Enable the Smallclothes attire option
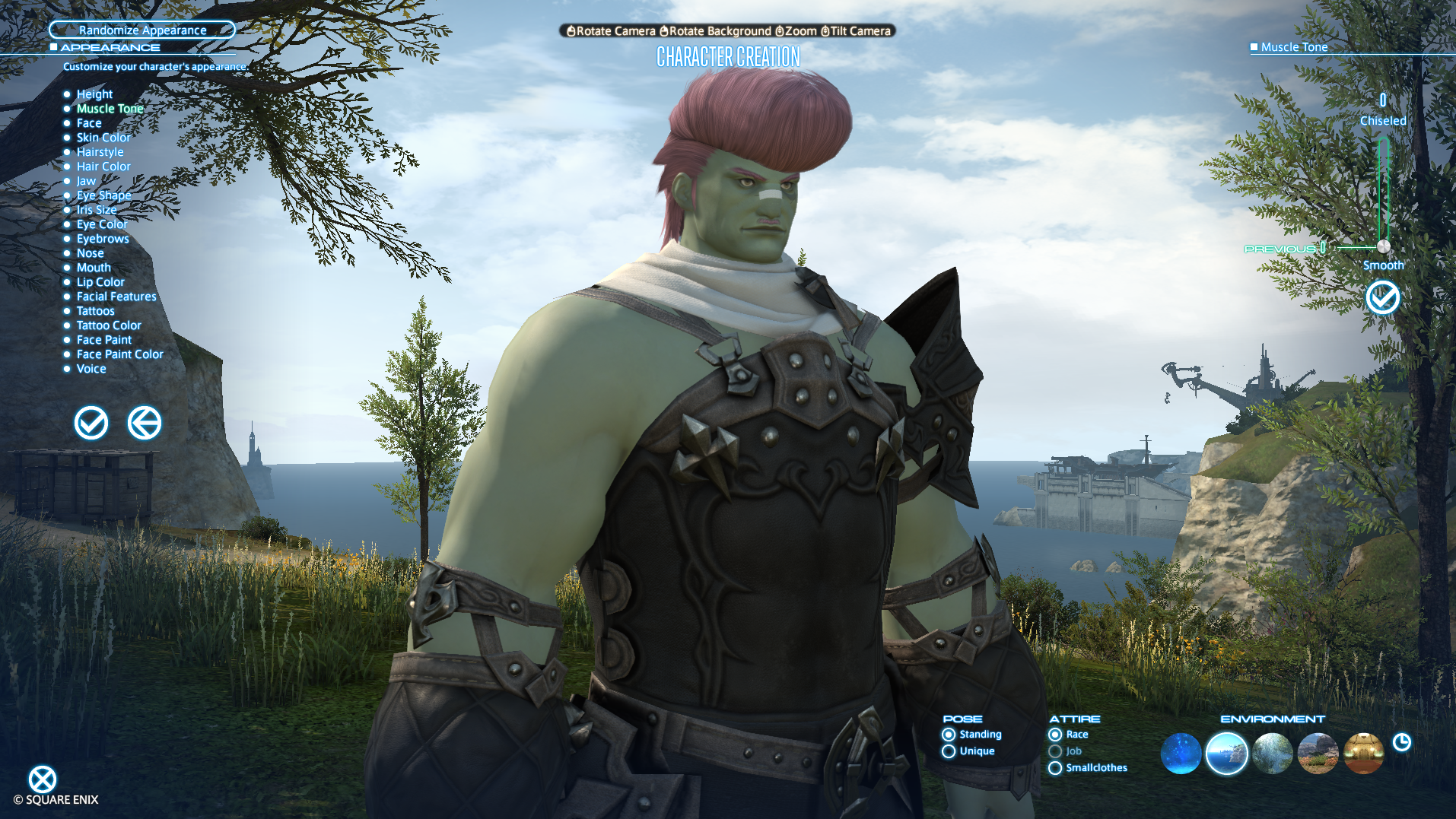The height and width of the screenshot is (819, 1456). [1056, 768]
